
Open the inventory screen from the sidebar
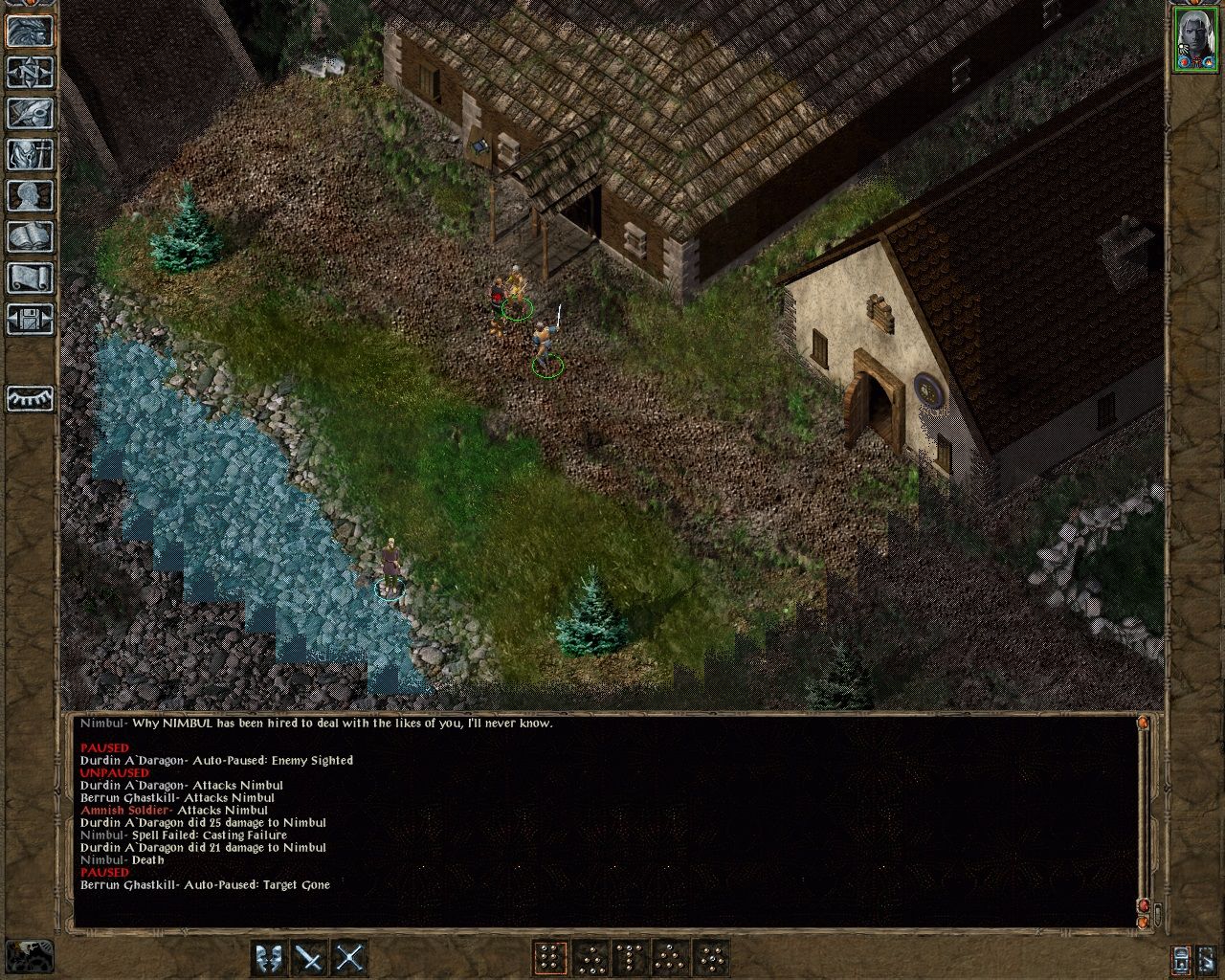(x=29, y=155)
